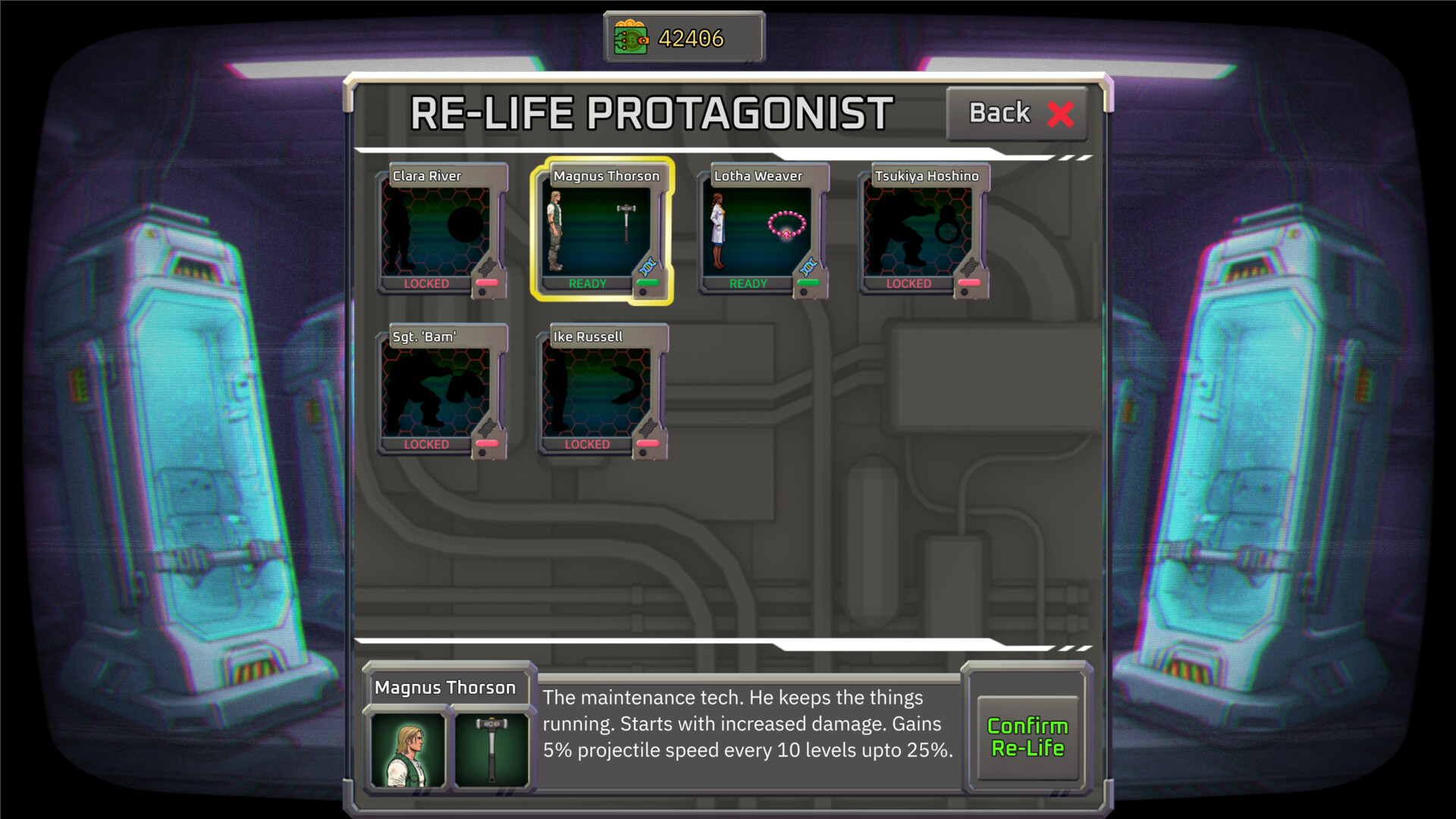The image size is (1456, 819).
Task: Click the DNA icon on Magnus Thorson's card
Action: pos(648,267)
